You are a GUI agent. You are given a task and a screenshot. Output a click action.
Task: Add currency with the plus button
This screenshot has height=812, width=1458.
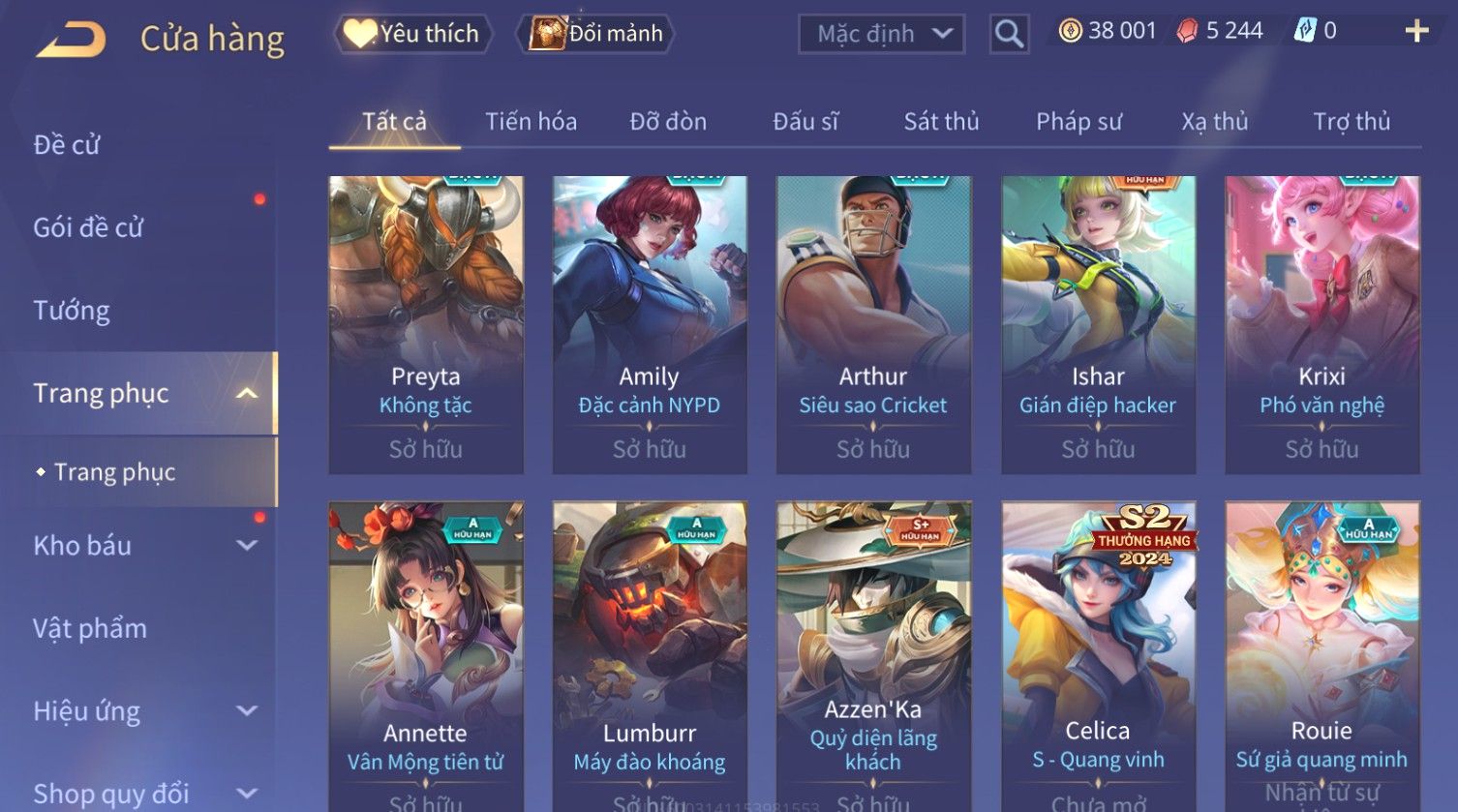pos(1416,32)
